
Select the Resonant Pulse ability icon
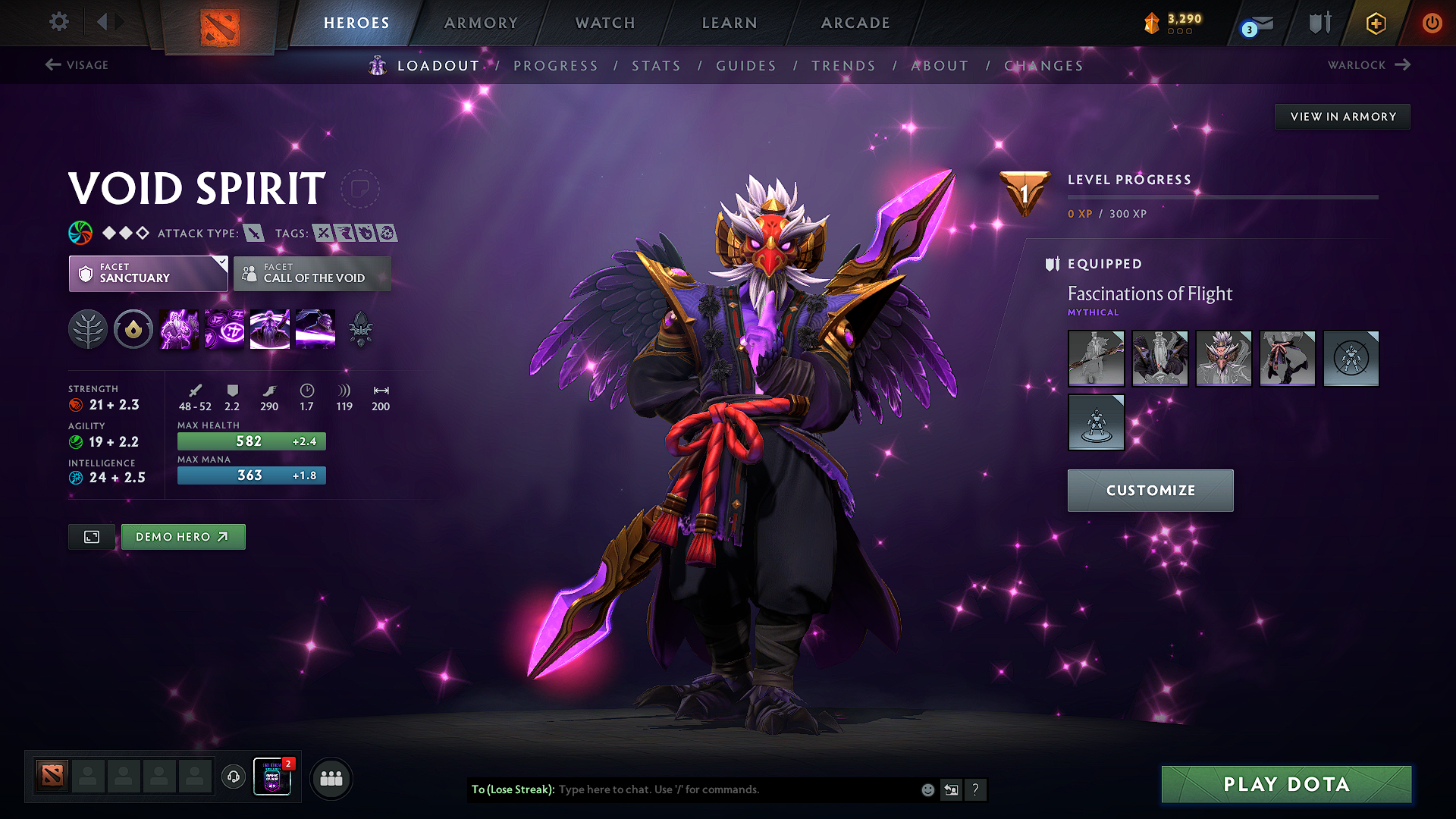224,328
